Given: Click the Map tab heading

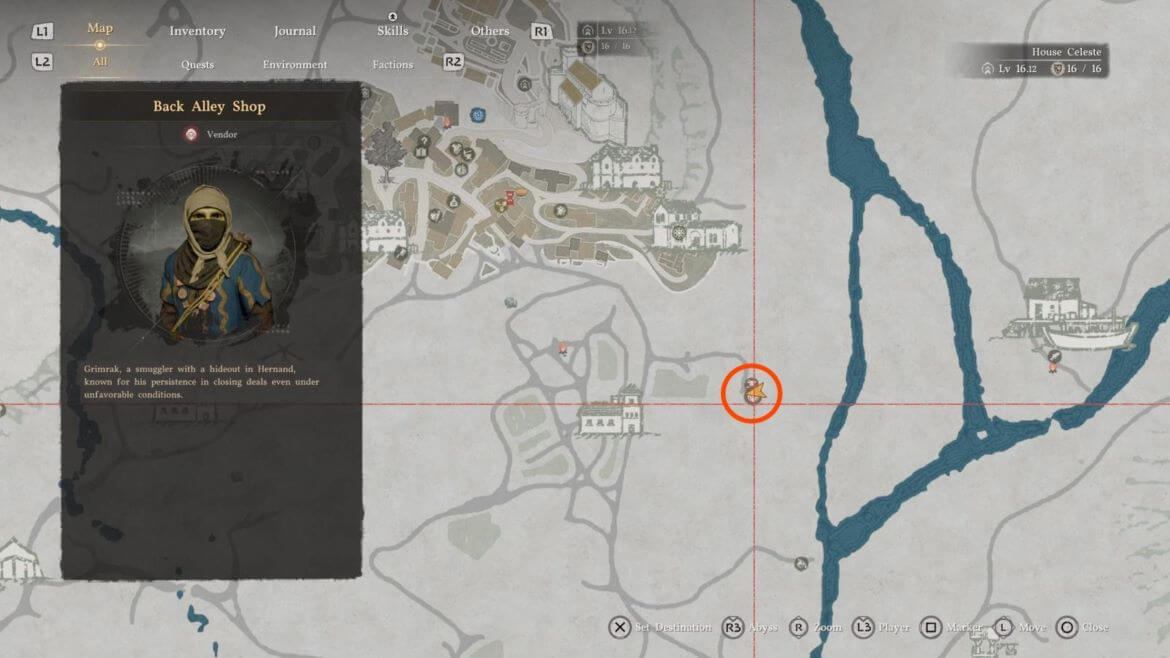Looking at the screenshot, I should click(100, 28).
